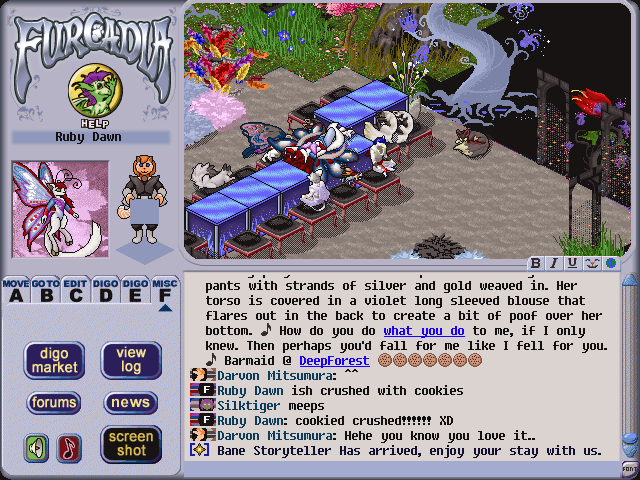The width and height of the screenshot is (640, 480).
Task: Click the green dragon Help icon
Action: [90, 93]
